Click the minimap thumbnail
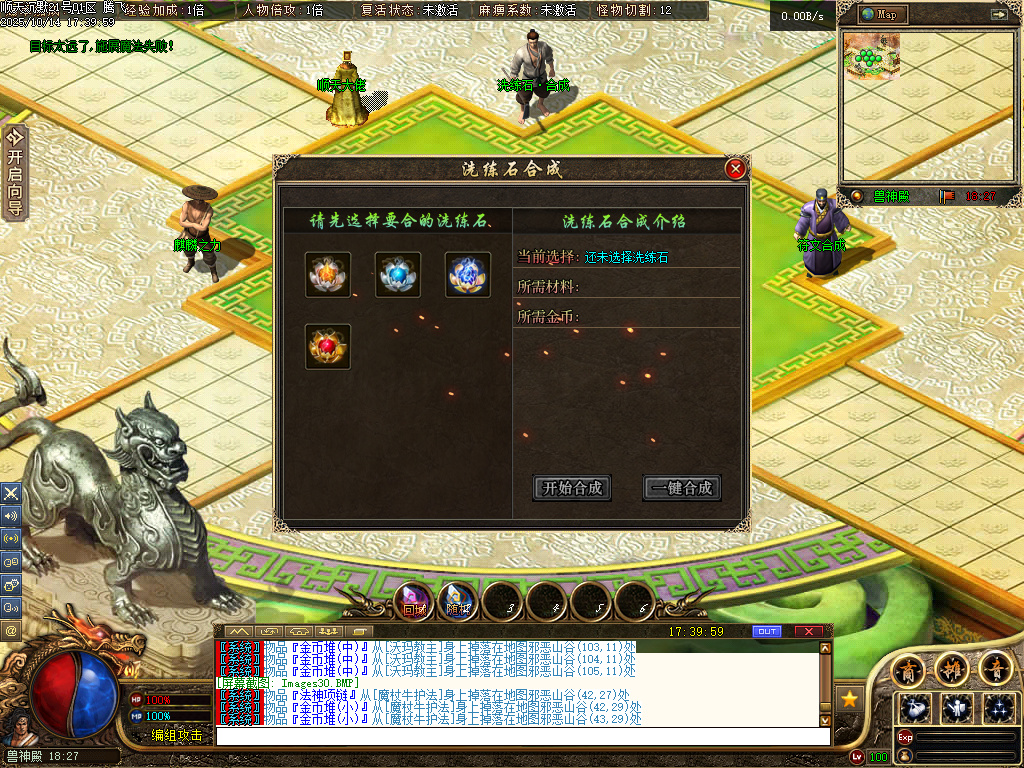Image resolution: width=1024 pixels, height=768 pixels. [872, 57]
